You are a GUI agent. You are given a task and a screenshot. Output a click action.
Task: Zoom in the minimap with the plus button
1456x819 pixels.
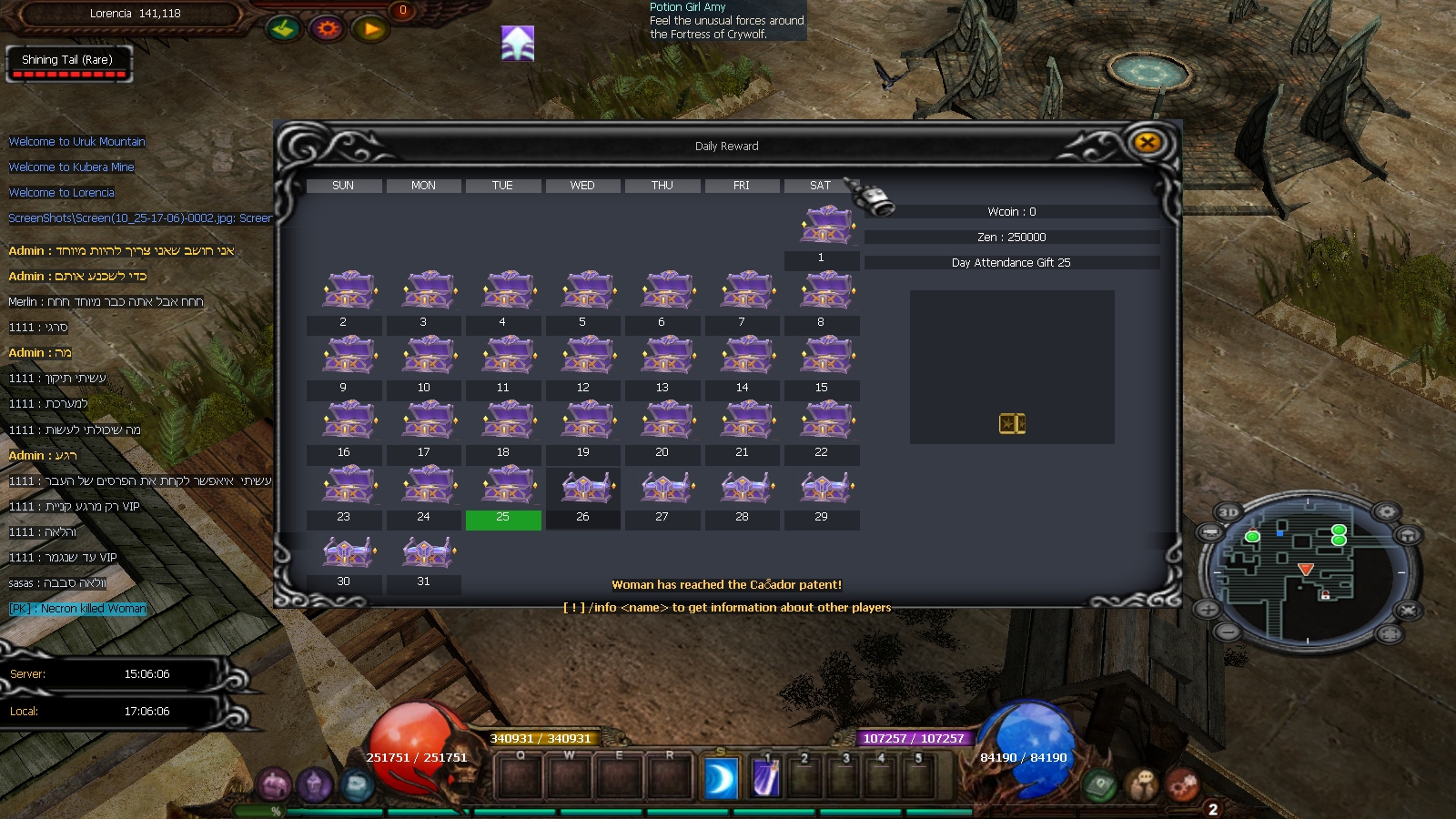click(1208, 610)
